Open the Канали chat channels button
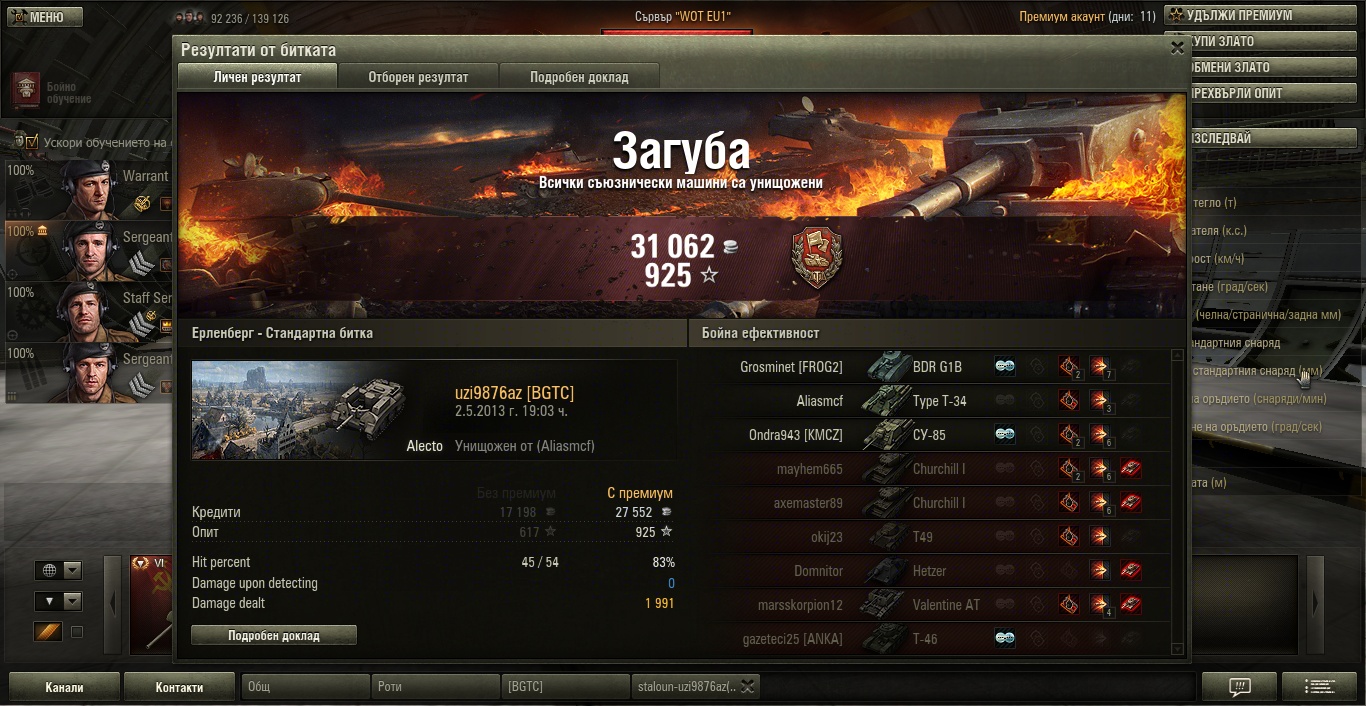 click(x=64, y=687)
